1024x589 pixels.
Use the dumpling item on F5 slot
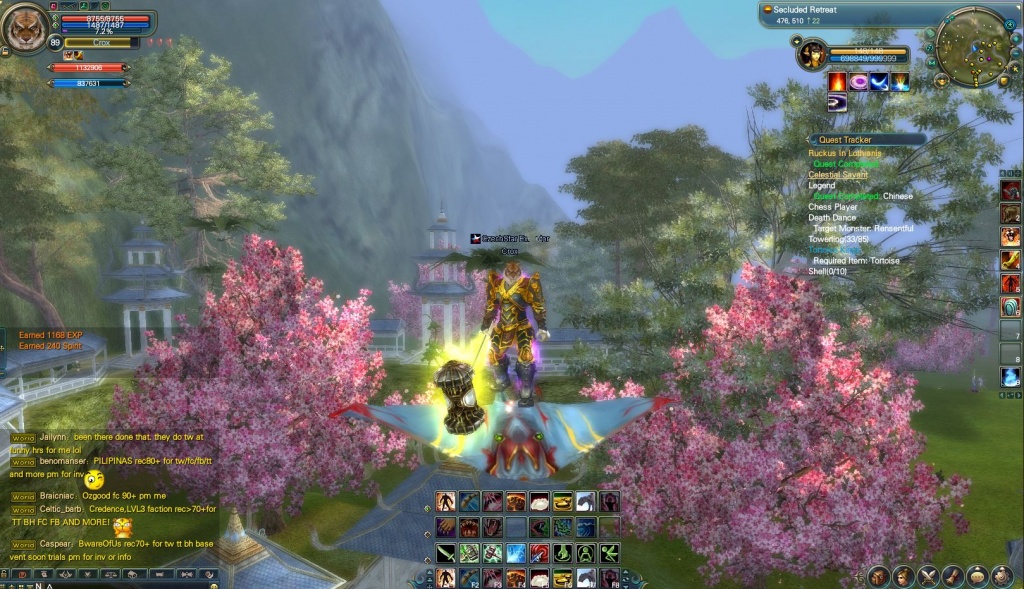click(540, 578)
